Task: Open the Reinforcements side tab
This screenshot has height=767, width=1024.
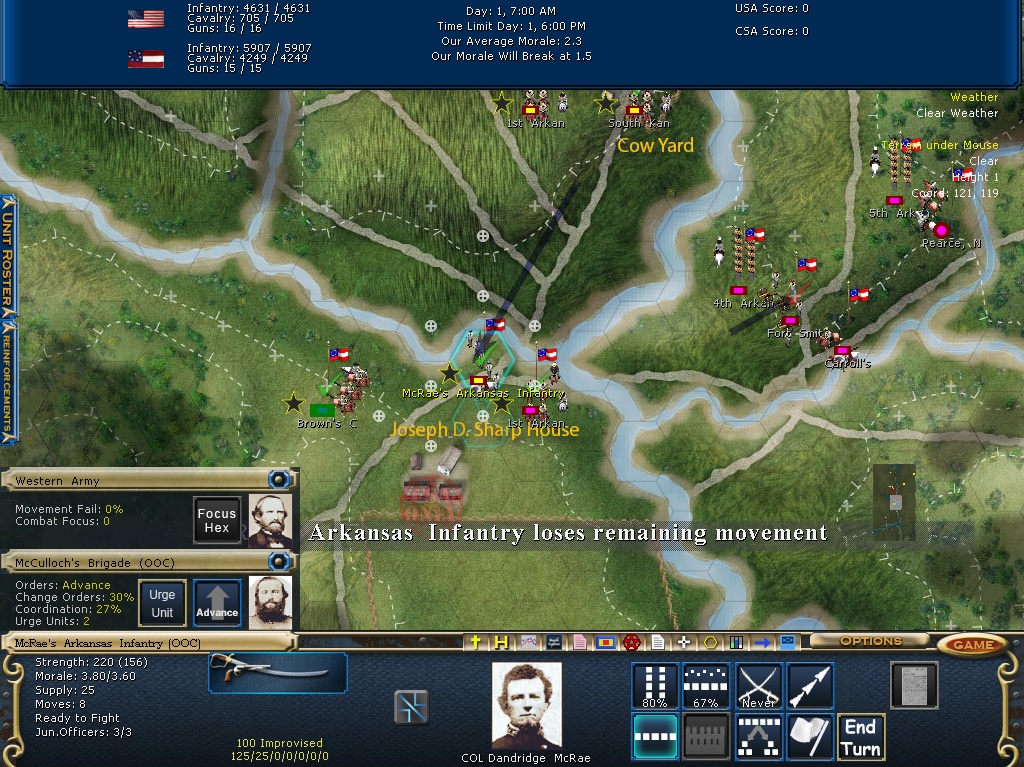Action: coord(8,380)
